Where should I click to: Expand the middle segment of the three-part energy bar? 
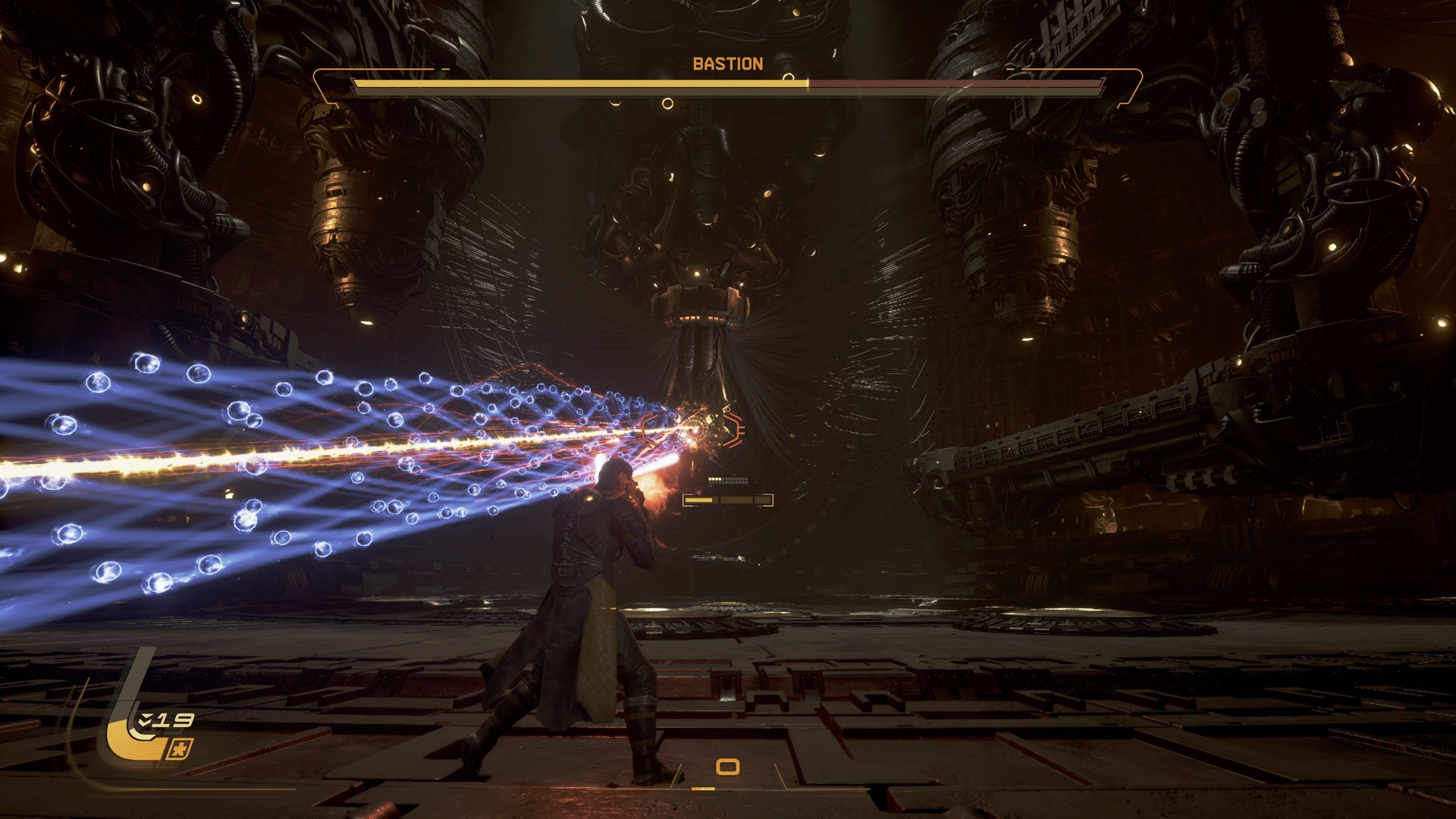tap(736, 500)
